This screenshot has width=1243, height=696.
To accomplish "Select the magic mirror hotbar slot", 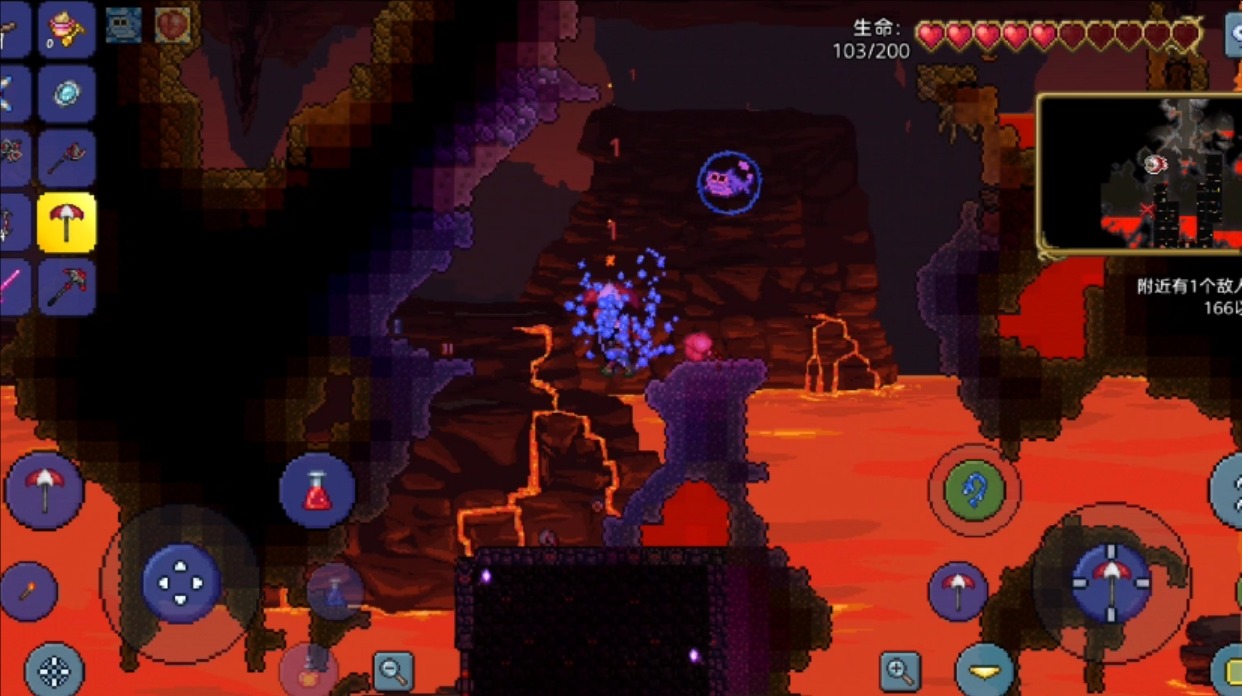I will pos(67,94).
